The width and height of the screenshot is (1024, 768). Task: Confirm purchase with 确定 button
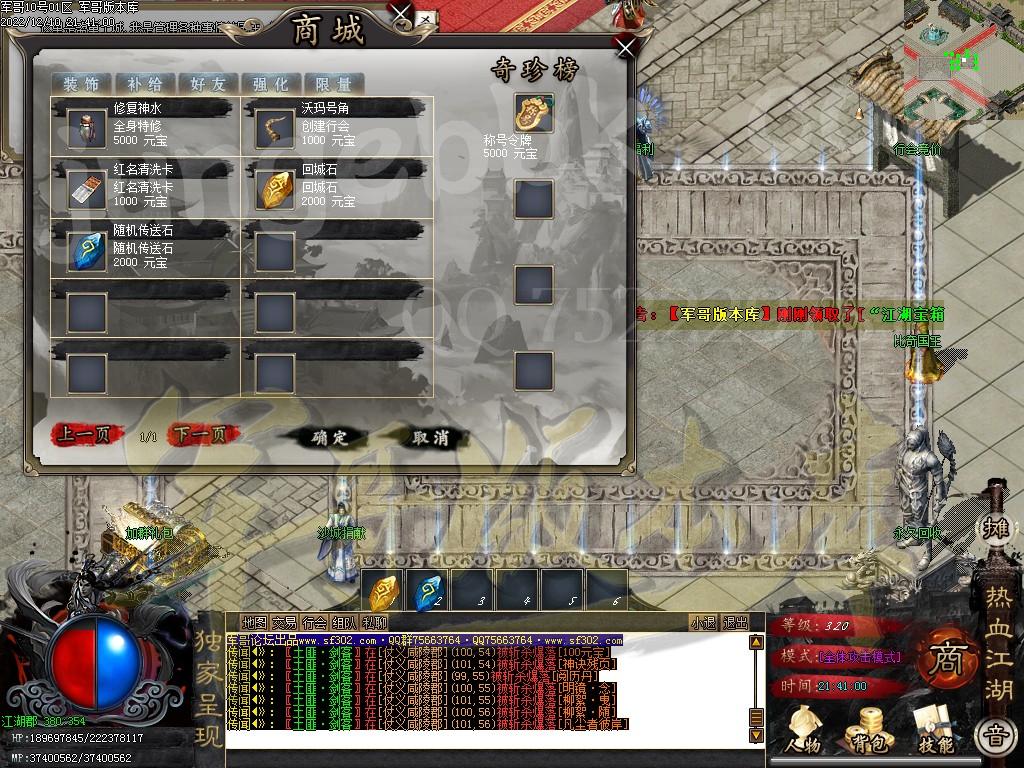click(x=329, y=437)
